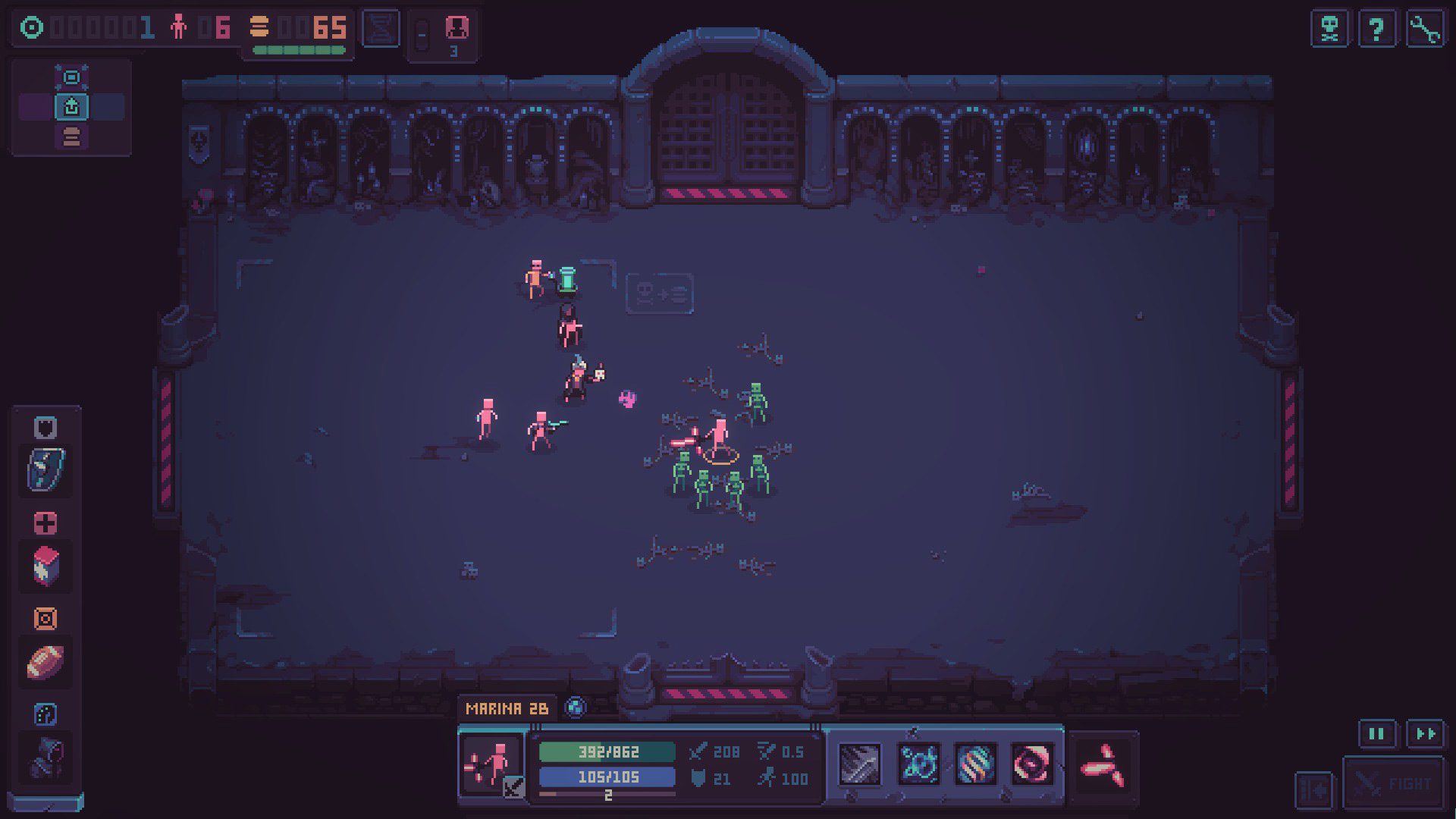Click Marina's green health bar

607,752
